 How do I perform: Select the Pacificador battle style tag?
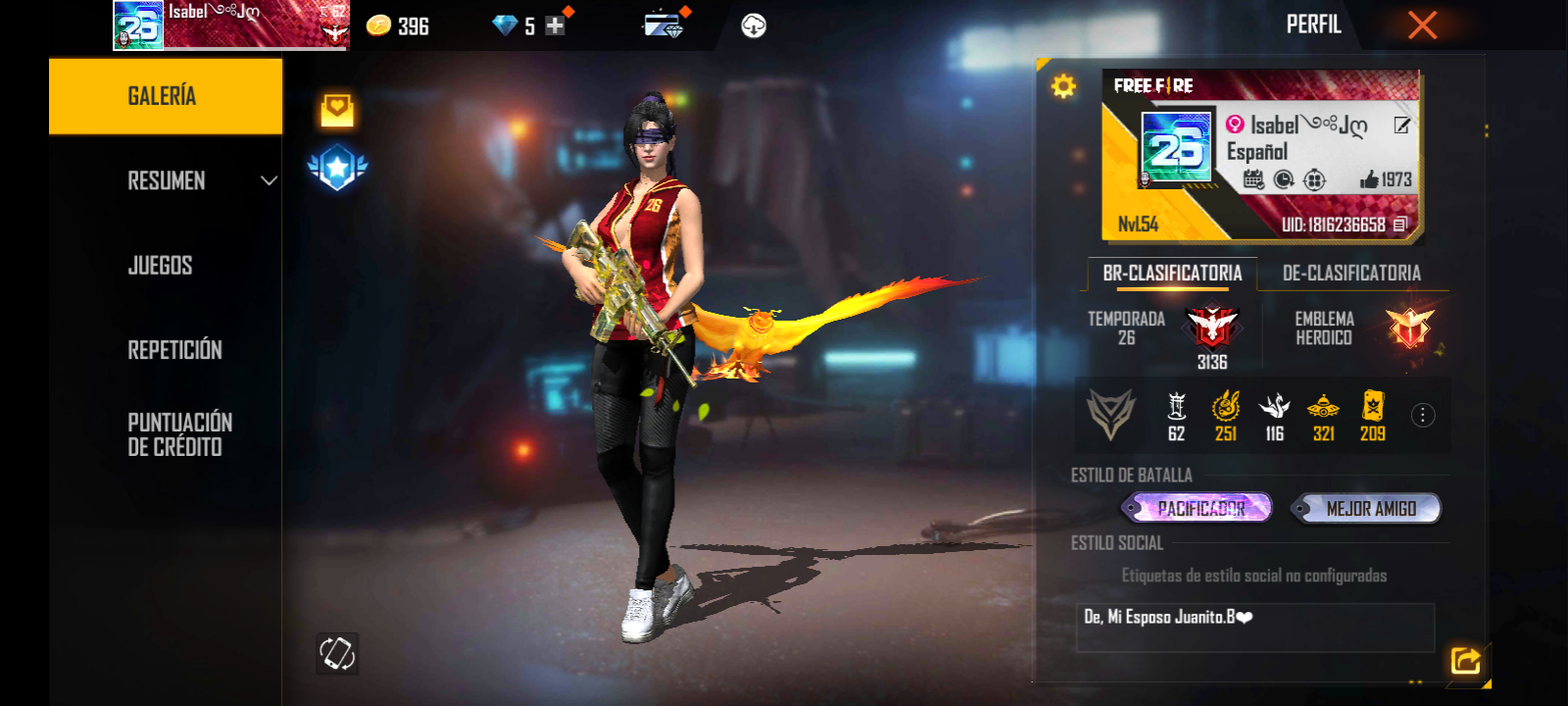click(1200, 508)
